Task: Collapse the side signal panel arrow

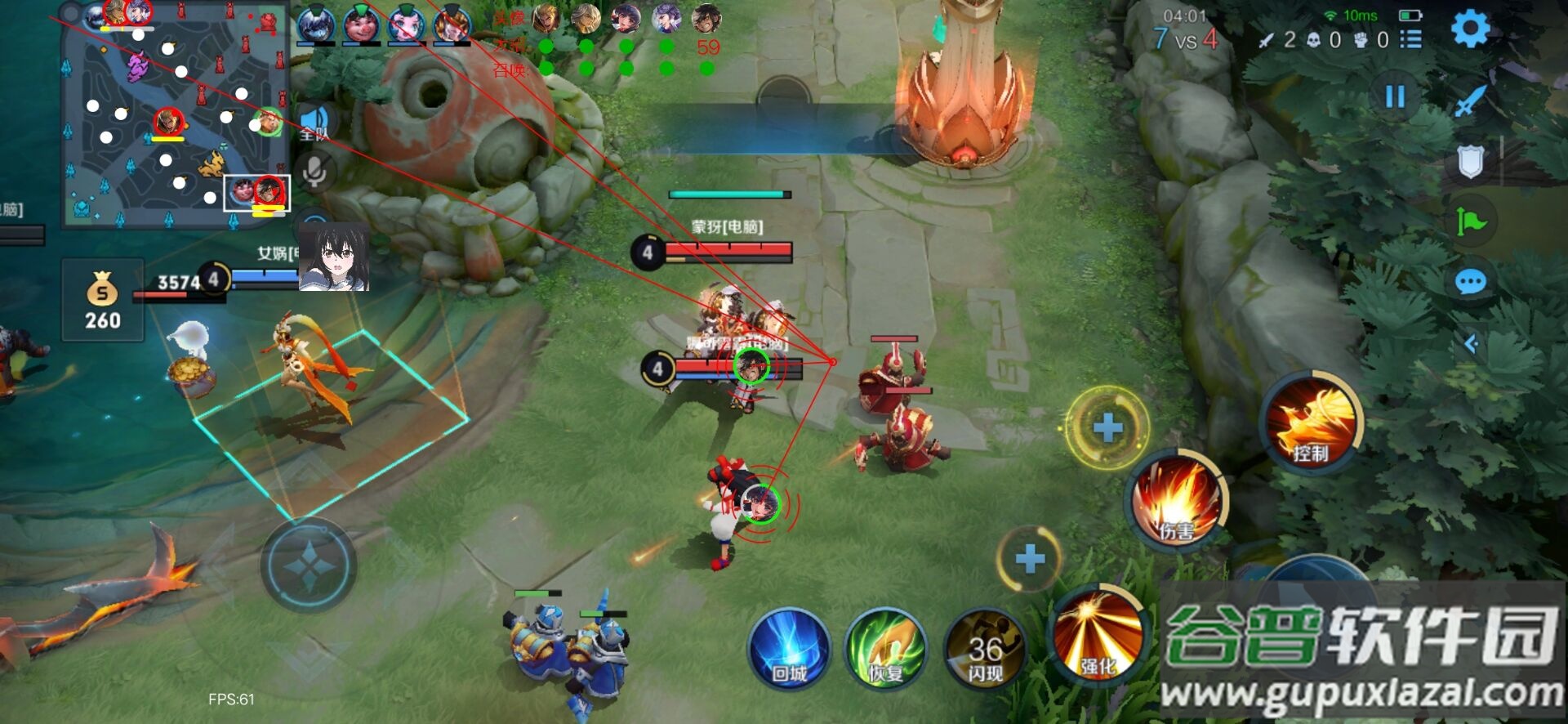Action: [x=1471, y=344]
